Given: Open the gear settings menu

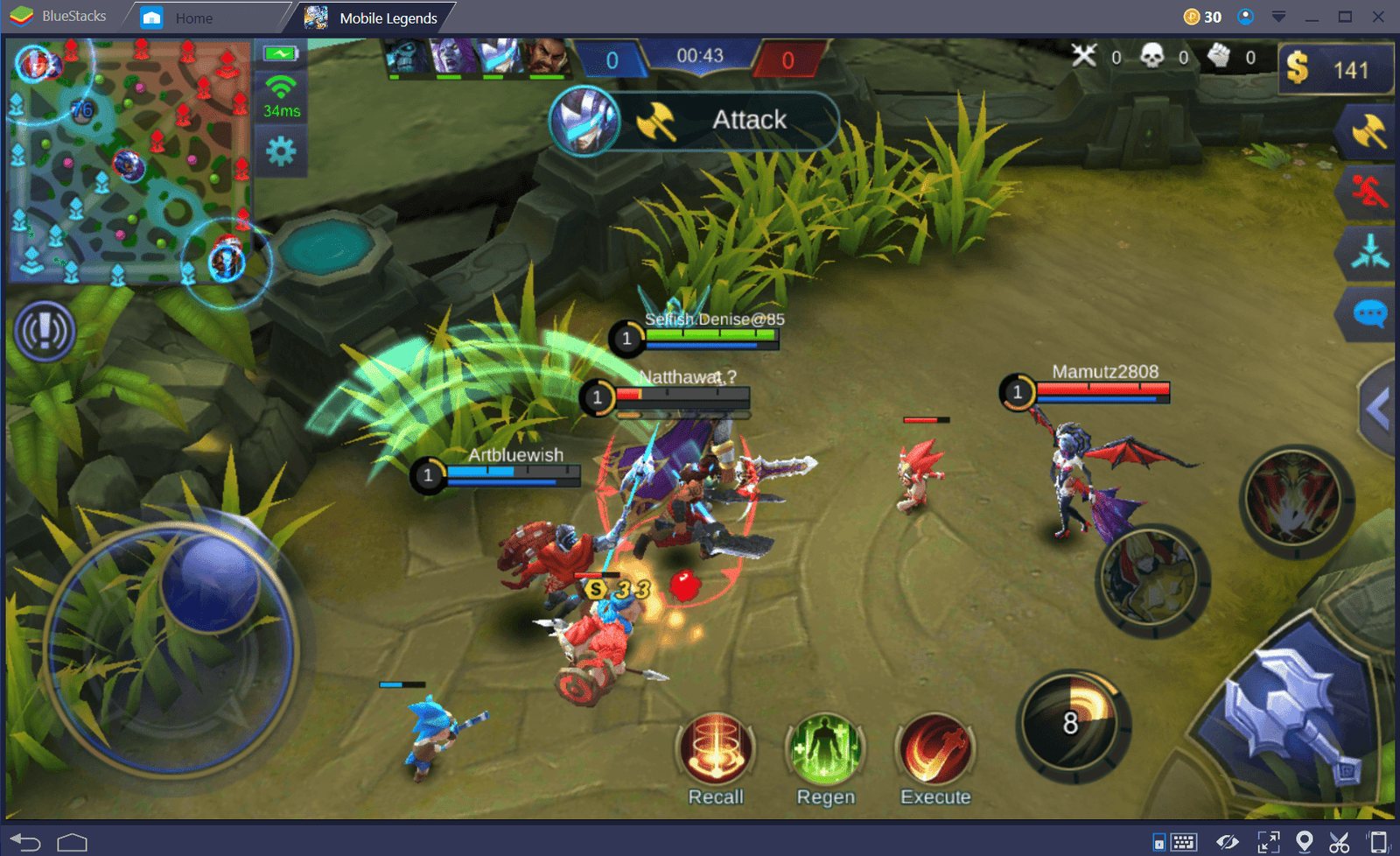Looking at the screenshot, I should coord(281,152).
